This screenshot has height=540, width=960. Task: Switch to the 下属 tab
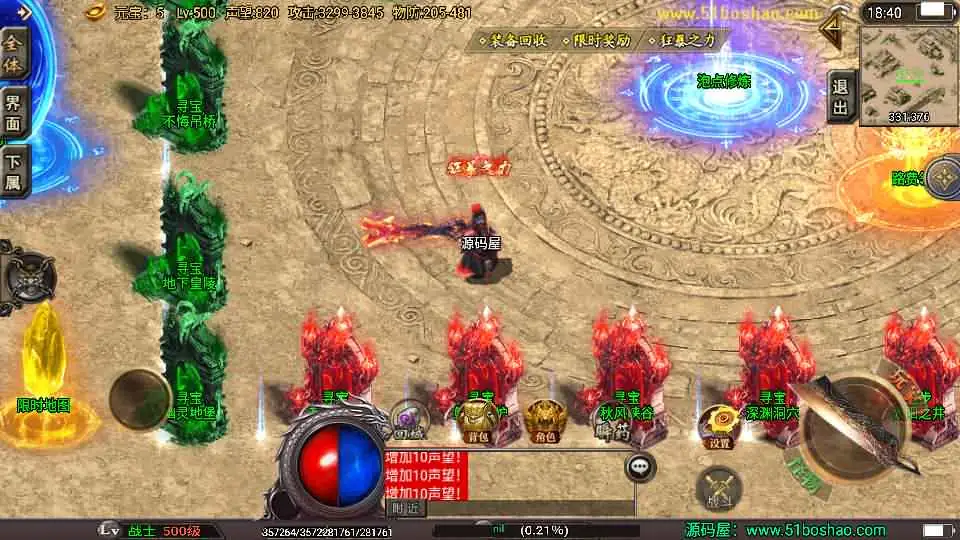[x=14, y=171]
